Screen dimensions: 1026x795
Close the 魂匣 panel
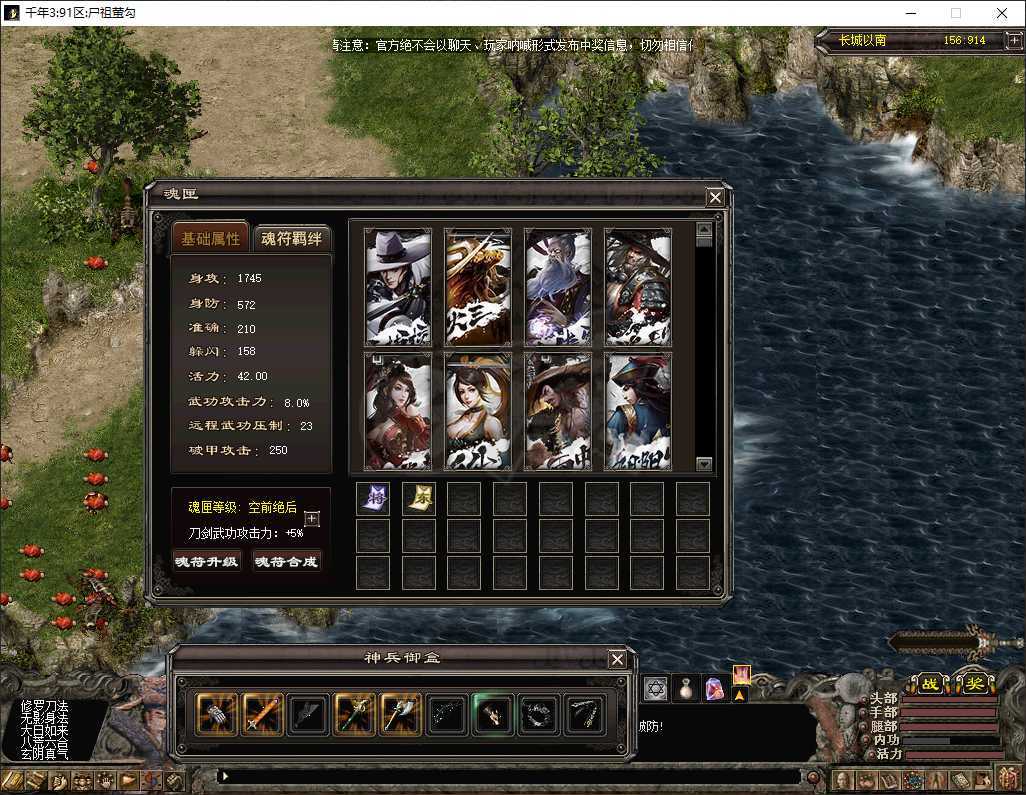coord(715,197)
